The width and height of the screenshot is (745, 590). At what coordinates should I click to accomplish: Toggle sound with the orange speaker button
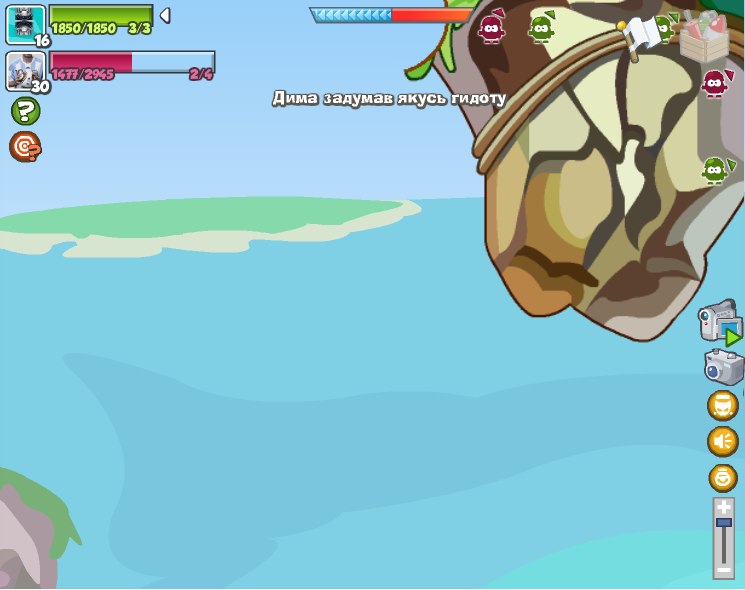click(x=722, y=441)
